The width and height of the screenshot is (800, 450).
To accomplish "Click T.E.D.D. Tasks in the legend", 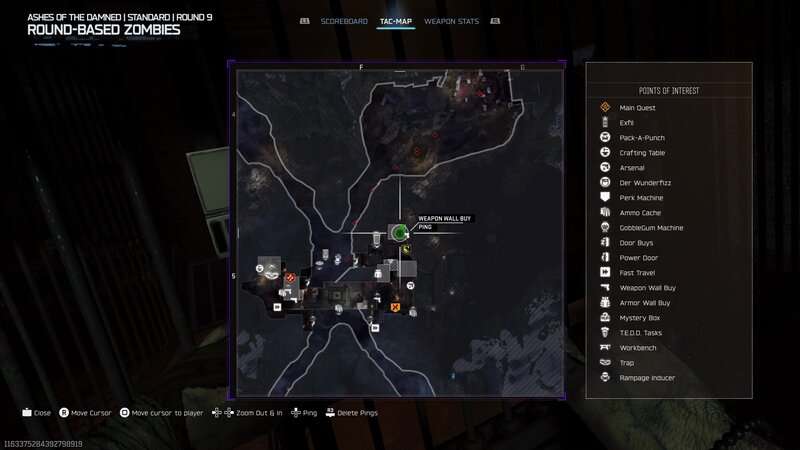I will pos(642,333).
